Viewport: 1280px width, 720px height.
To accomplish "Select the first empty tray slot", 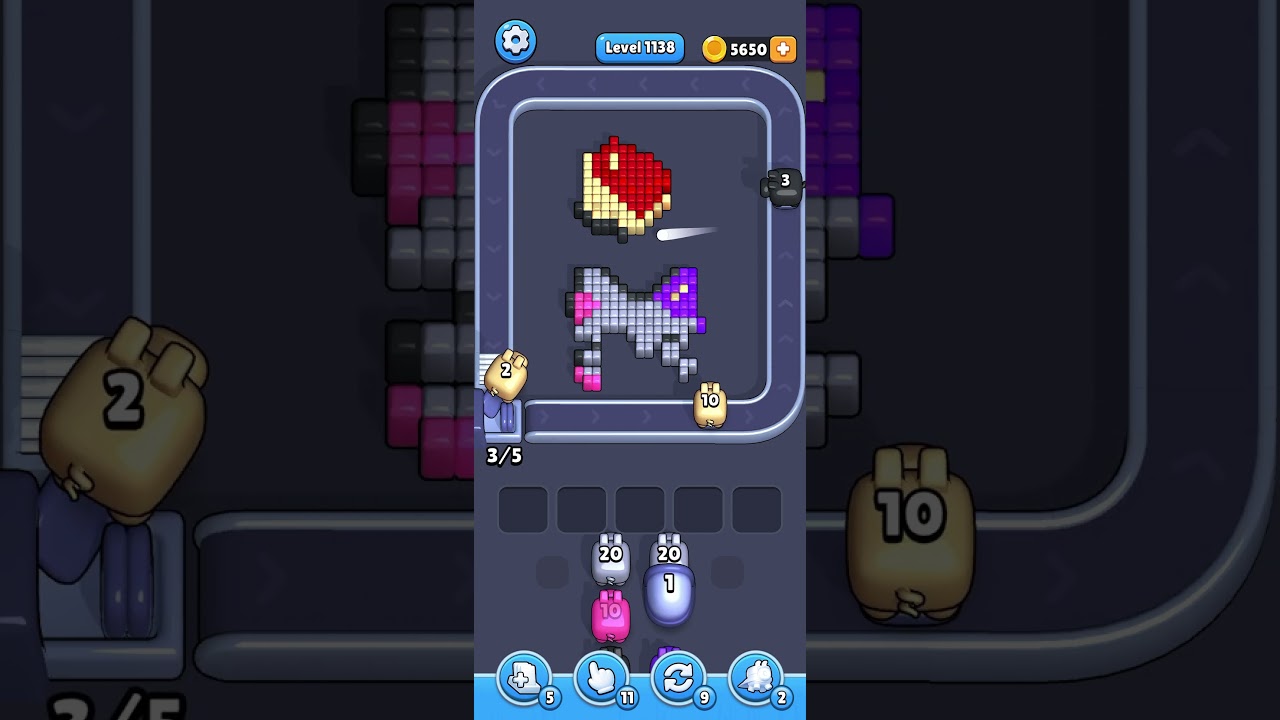I will pos(522,508).
